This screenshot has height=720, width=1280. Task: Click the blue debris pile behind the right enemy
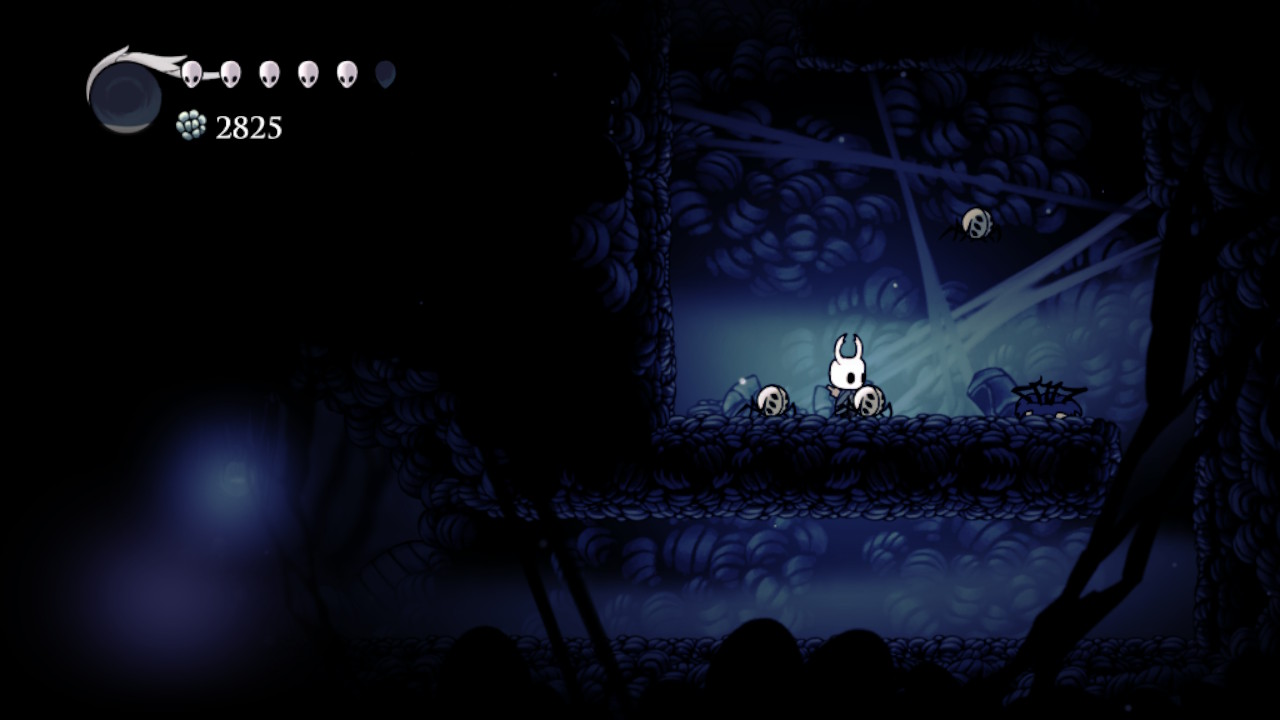(x=989, y=390)
